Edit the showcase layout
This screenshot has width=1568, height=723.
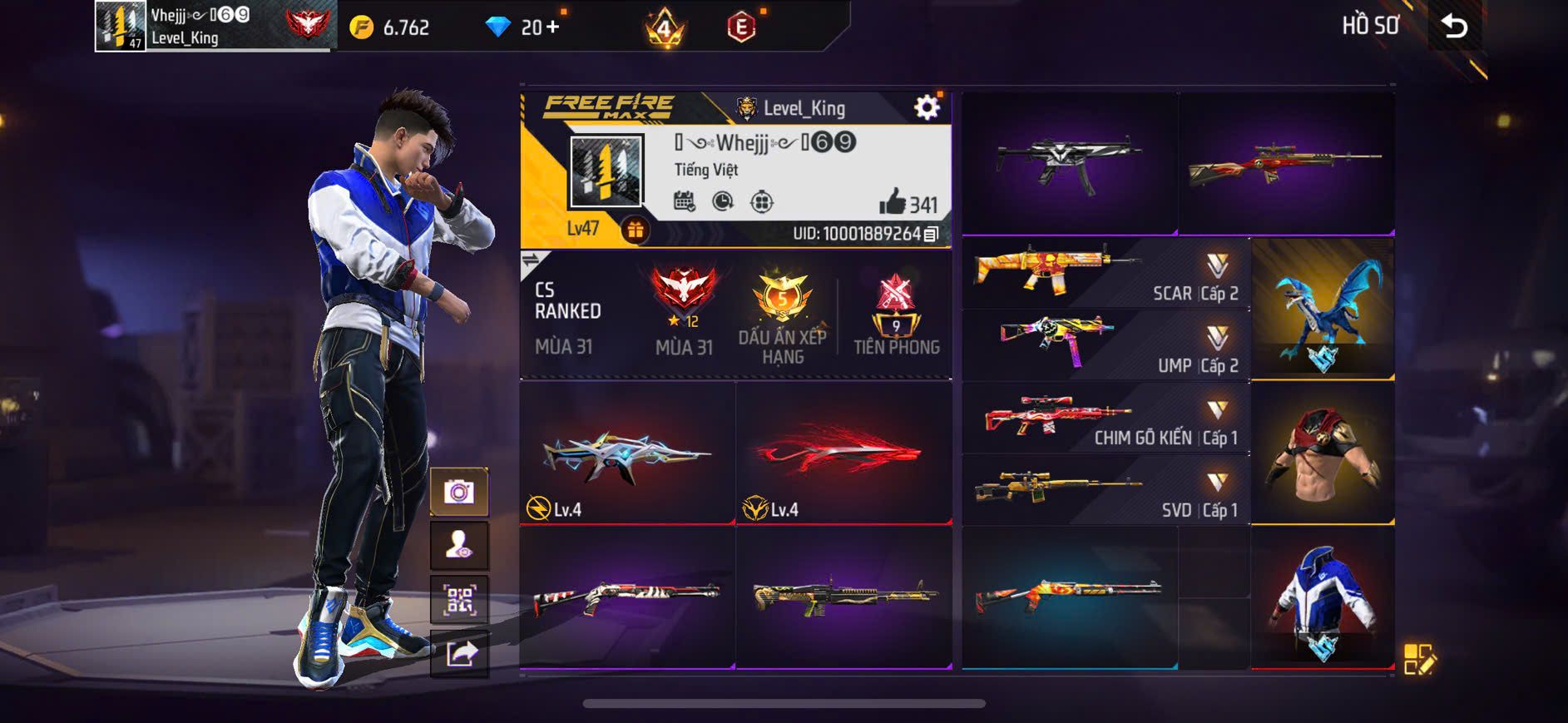(1419, 659)
